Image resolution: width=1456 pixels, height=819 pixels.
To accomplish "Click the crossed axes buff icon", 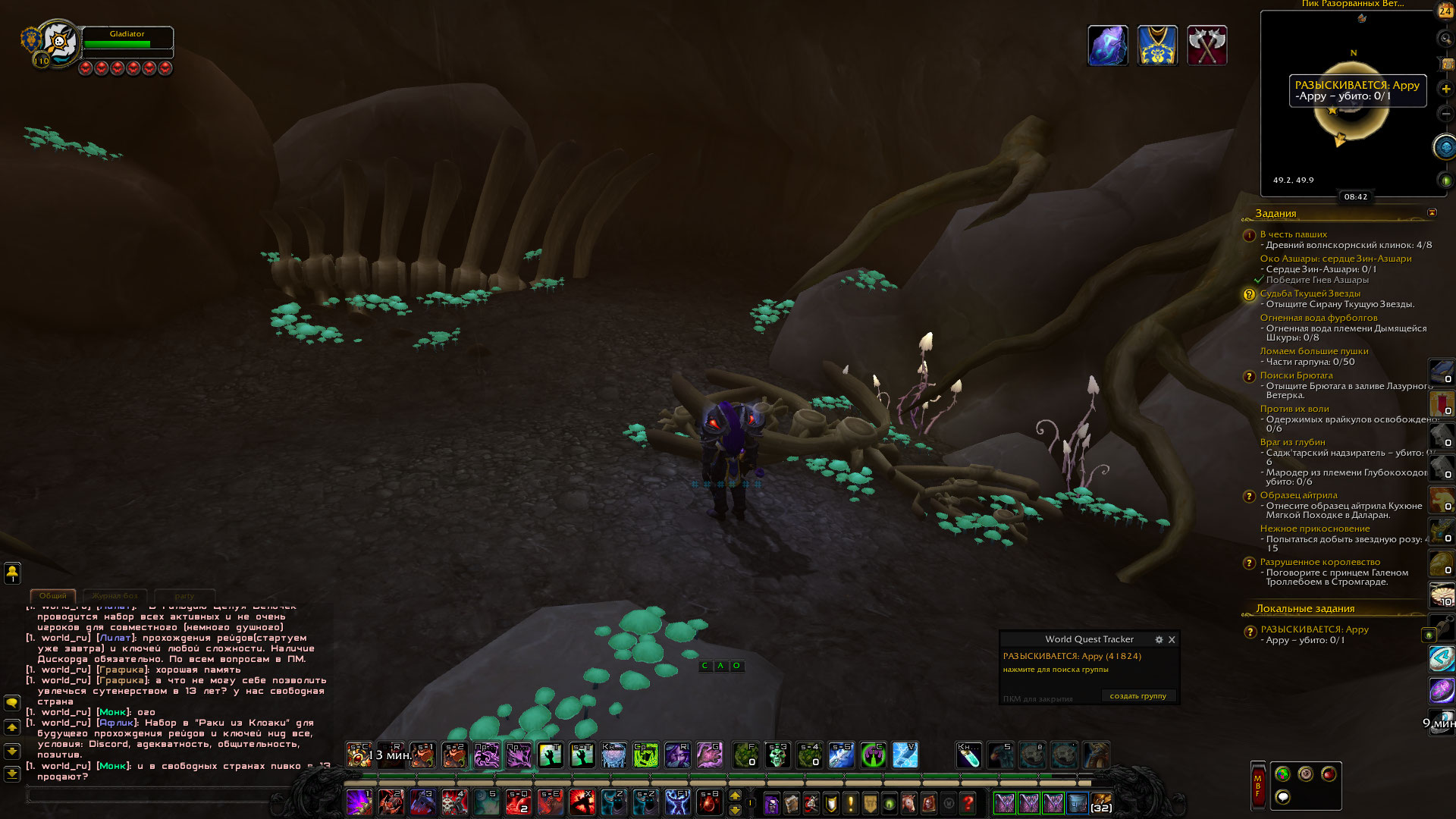I will tap(1207, 45).
